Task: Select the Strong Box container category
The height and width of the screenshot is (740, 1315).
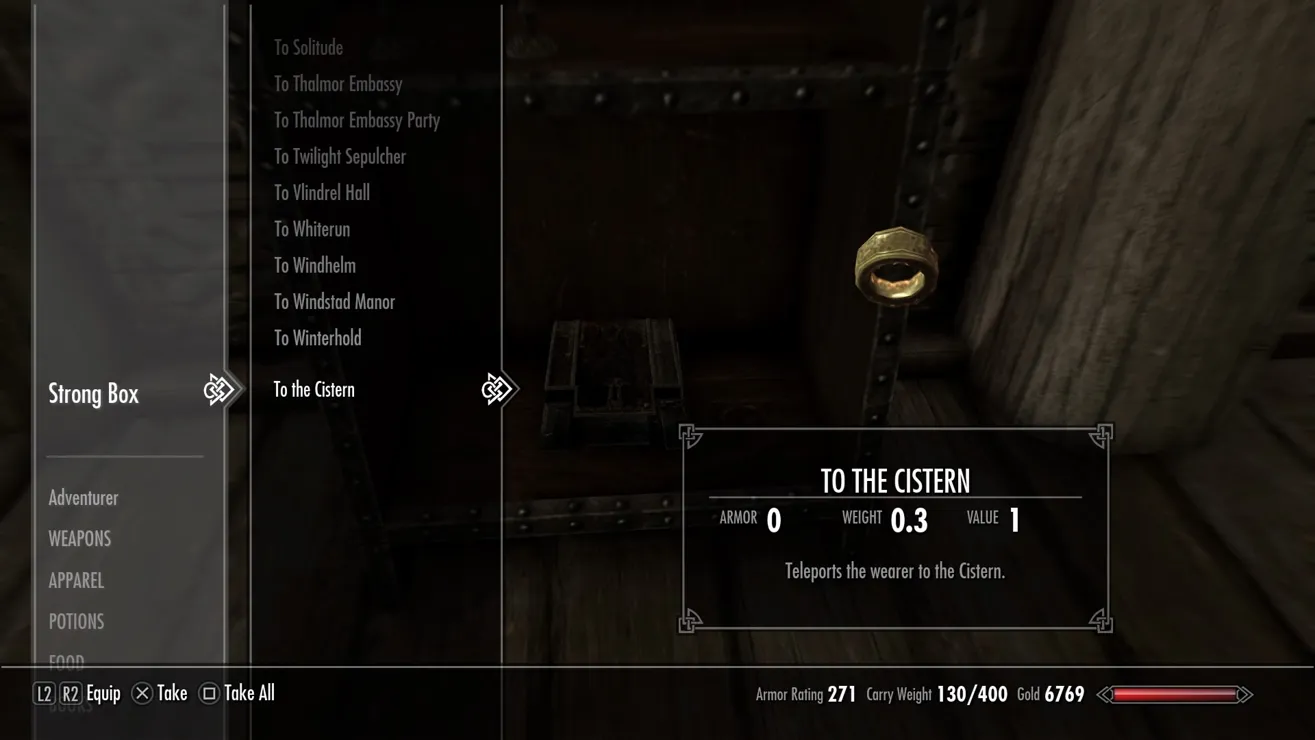Action: 94,394
